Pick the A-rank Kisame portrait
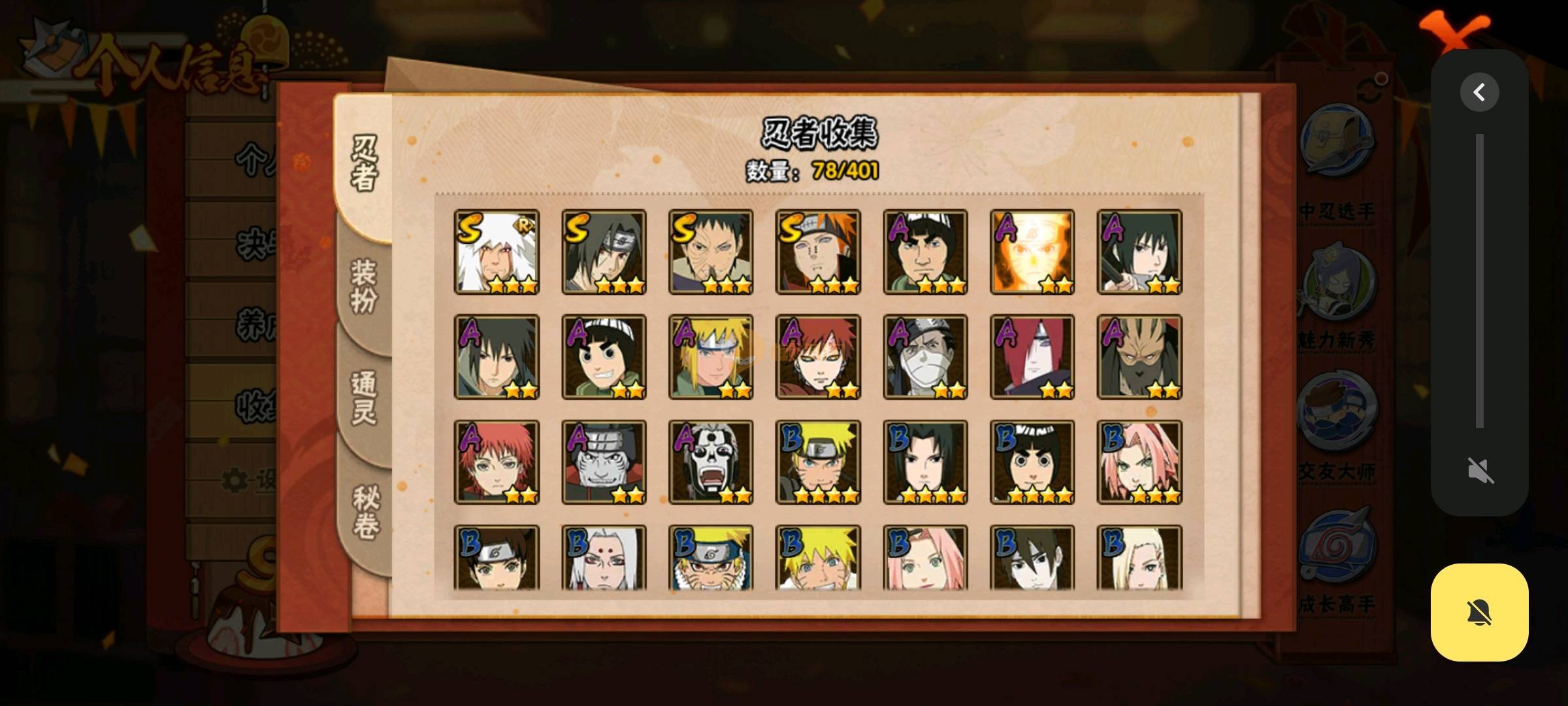Image resolution: width=1568 pixels, height=706 pixels. coord(604,462)
